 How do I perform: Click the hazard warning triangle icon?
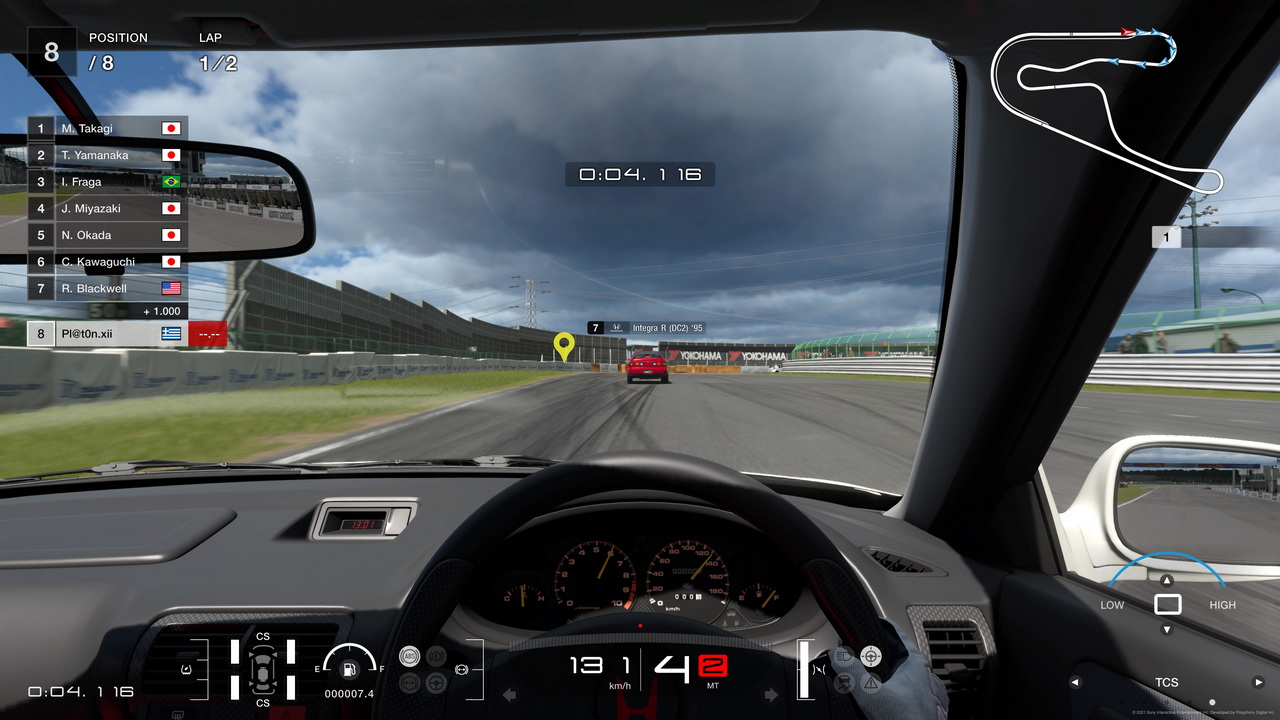coord(871,683)
